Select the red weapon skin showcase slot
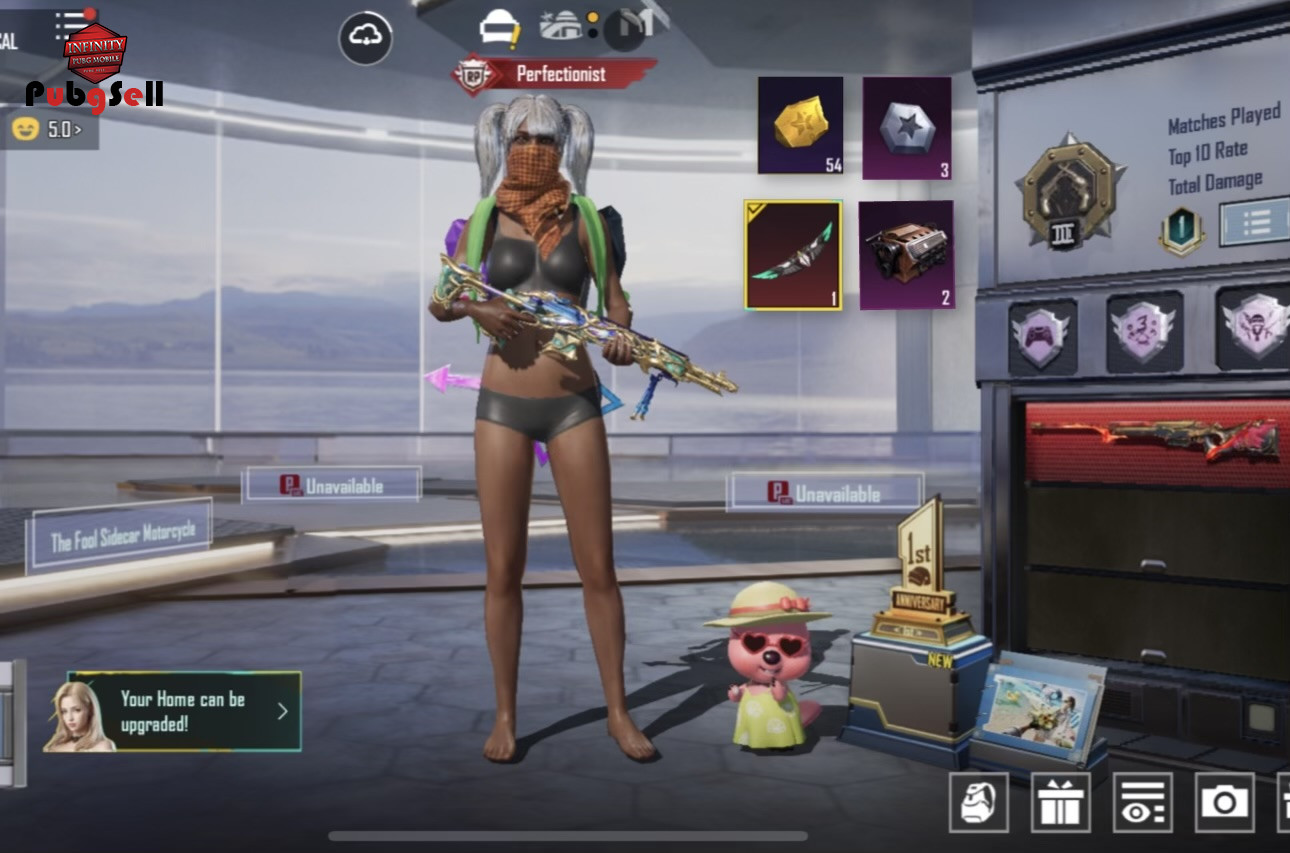Viewport: 1290px width, 853px height. click(1156, 441)
